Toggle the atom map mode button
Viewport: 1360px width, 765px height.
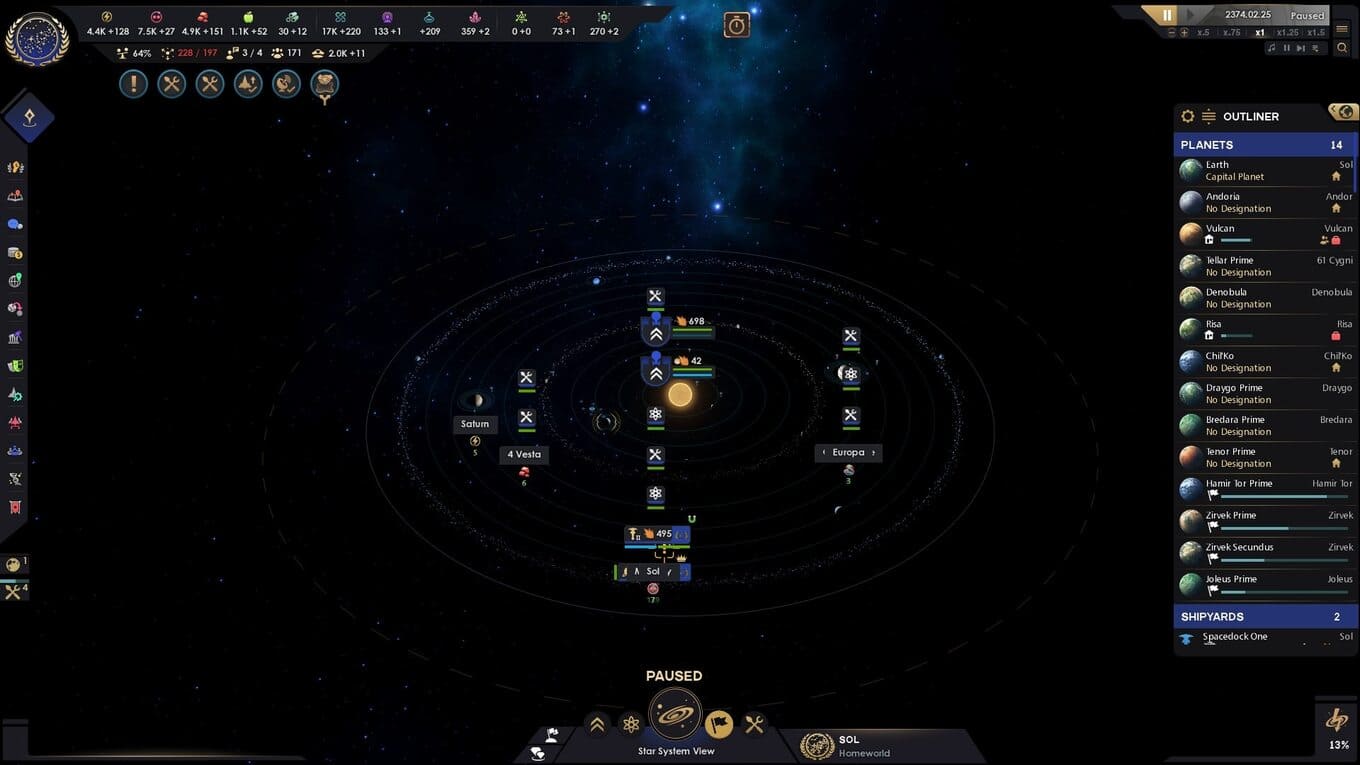point(631,725)
